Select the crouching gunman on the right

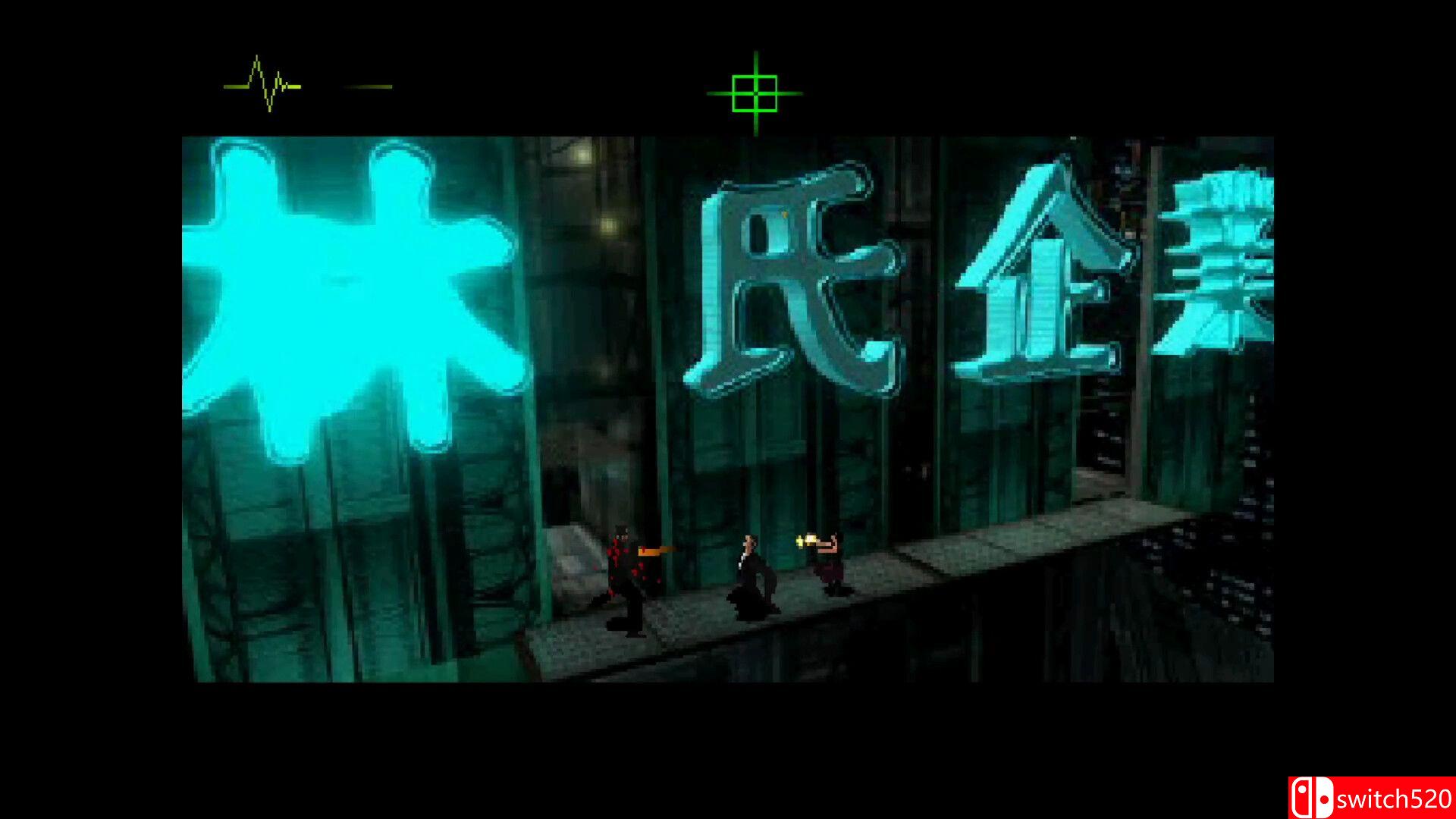(x=830, y=565)
